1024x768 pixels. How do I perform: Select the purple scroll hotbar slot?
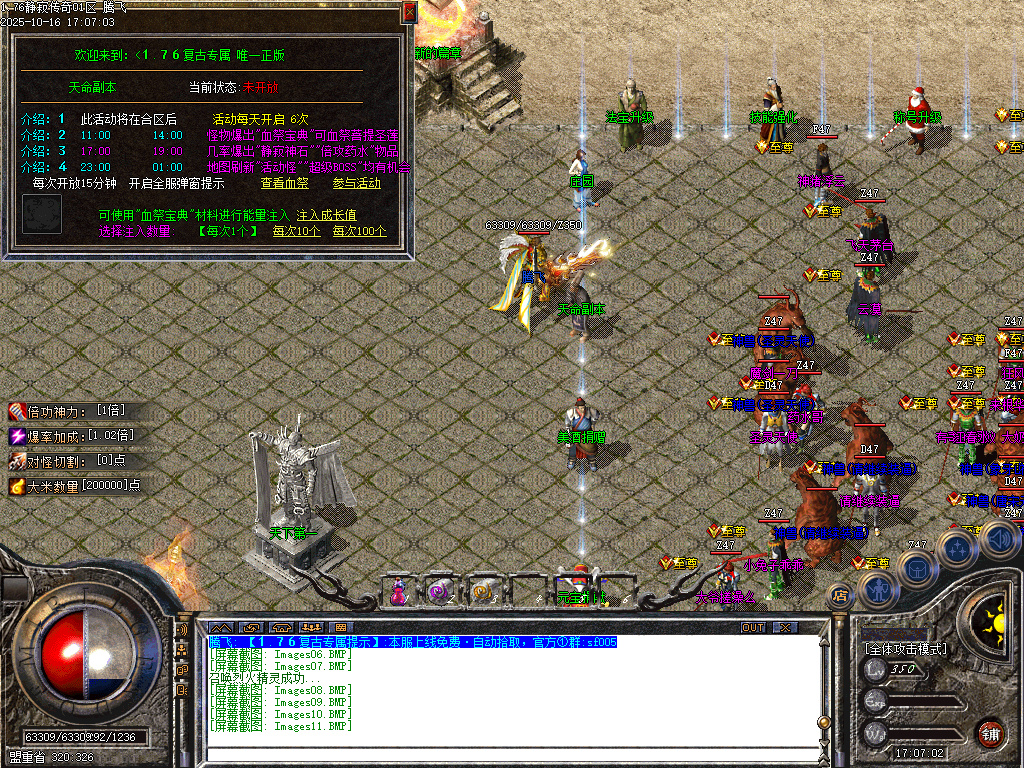pos(440,592)
